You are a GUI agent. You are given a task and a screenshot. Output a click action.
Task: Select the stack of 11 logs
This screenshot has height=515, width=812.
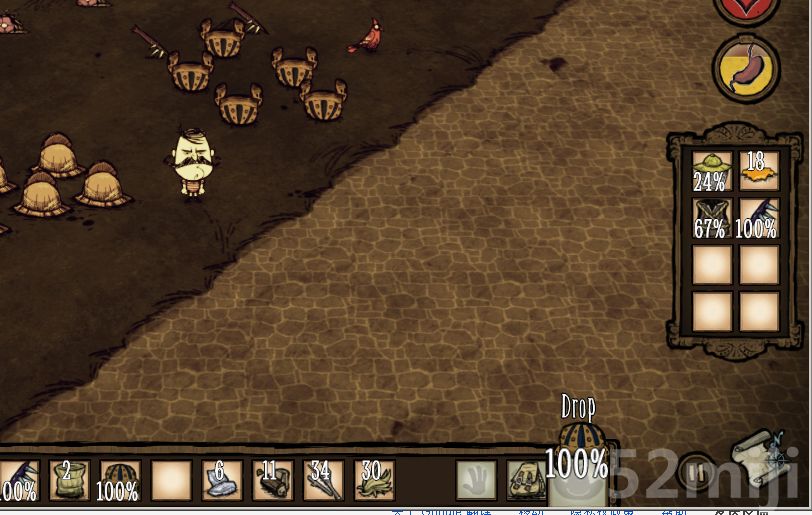pos(271,479)
